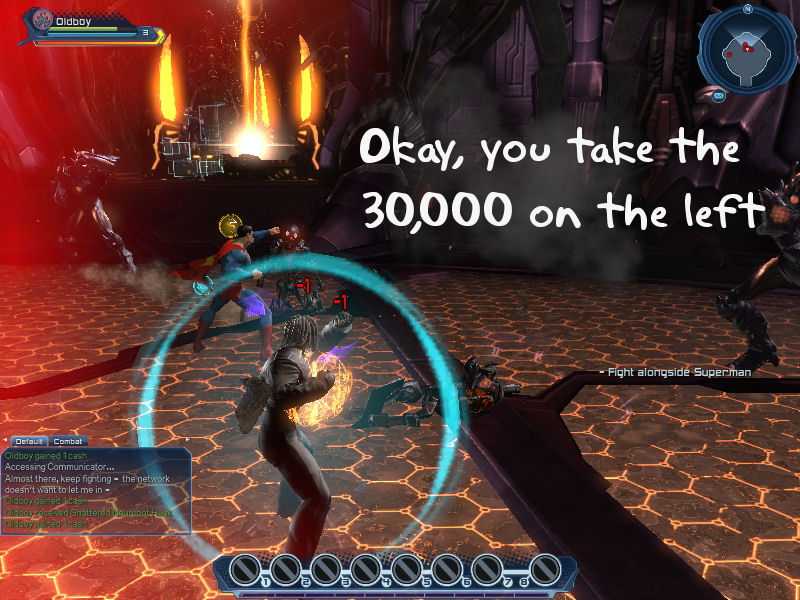Viewport: 800px width, 600px height.
Task: Click the chat log message box
Action: point(96,490)
